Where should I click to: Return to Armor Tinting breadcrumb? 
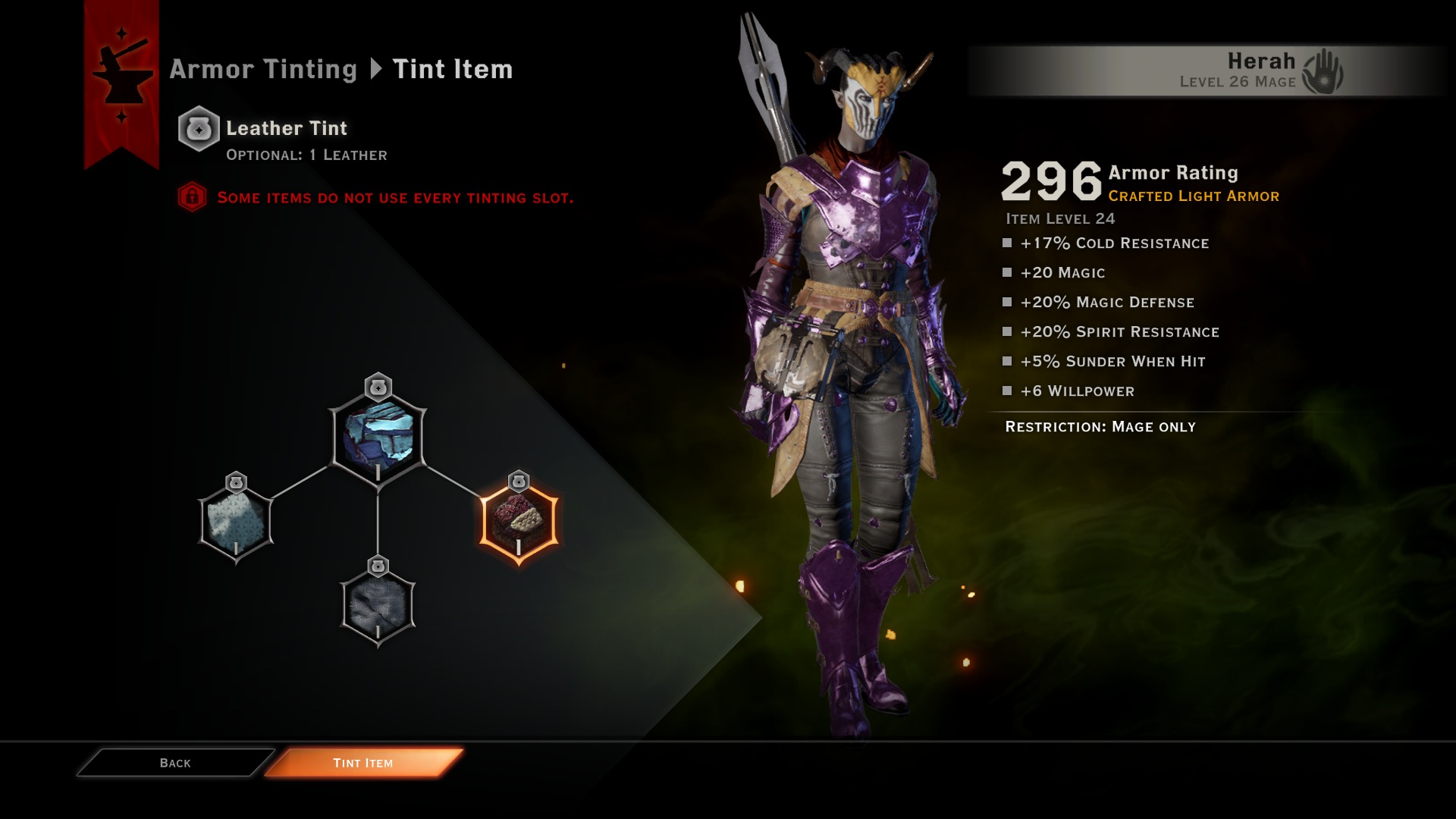tap(262, 69)
